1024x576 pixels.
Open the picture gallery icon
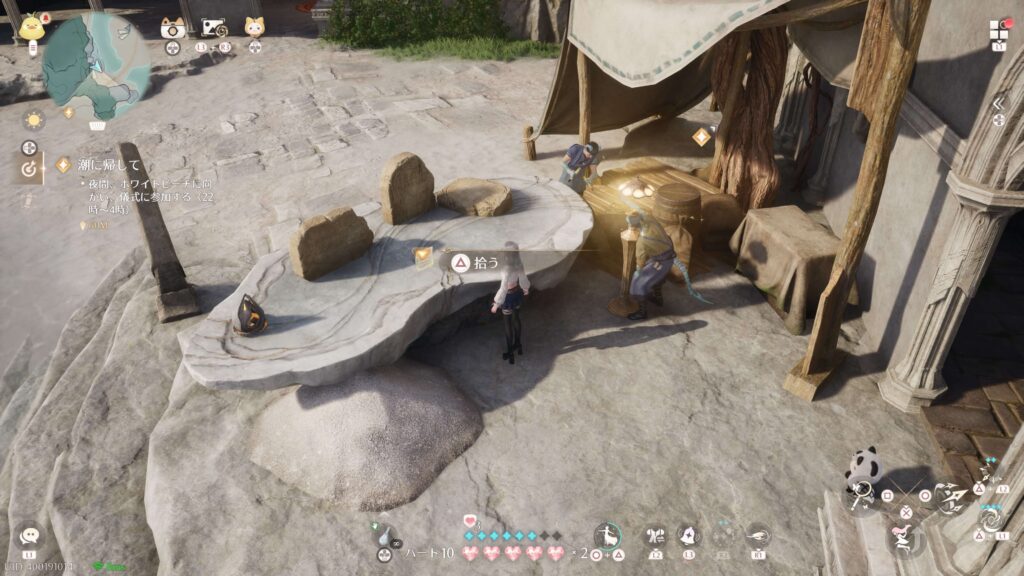pos(213,28)
